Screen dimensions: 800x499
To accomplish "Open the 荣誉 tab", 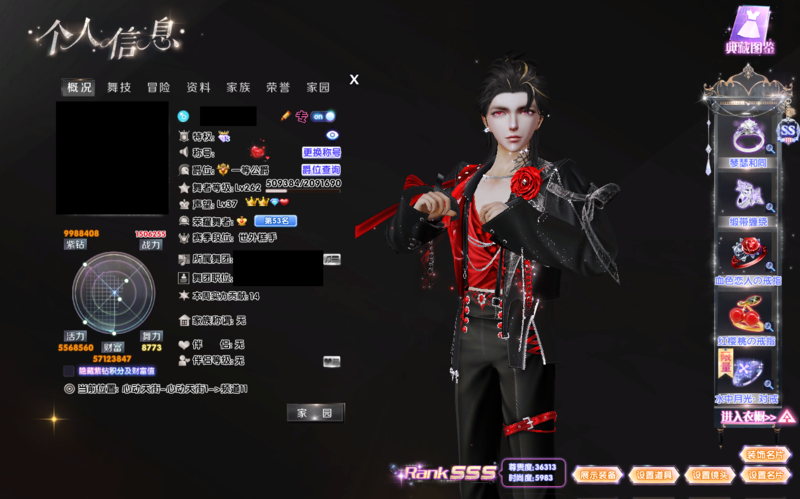I will coord(278,88).
